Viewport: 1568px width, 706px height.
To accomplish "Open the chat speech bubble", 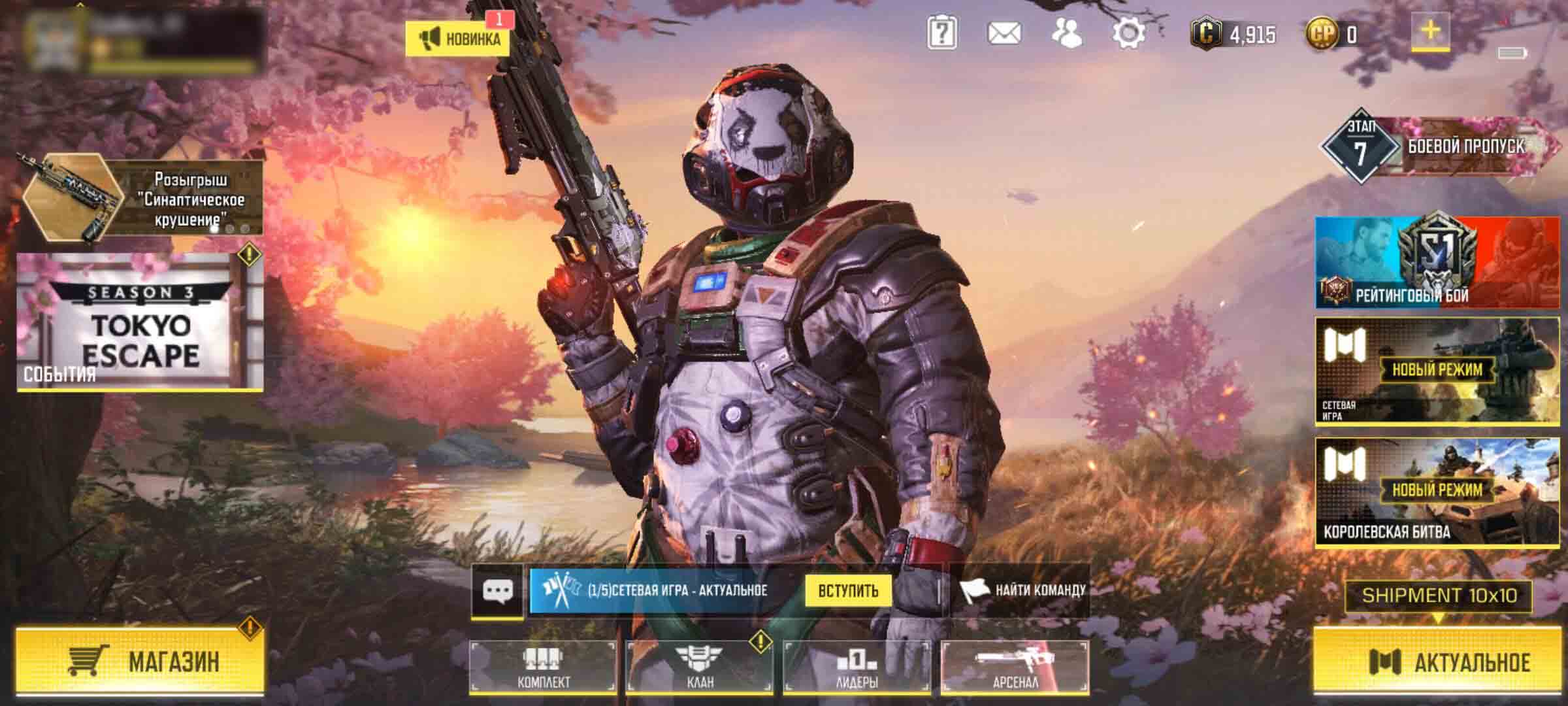I will (x=497, y=591).
